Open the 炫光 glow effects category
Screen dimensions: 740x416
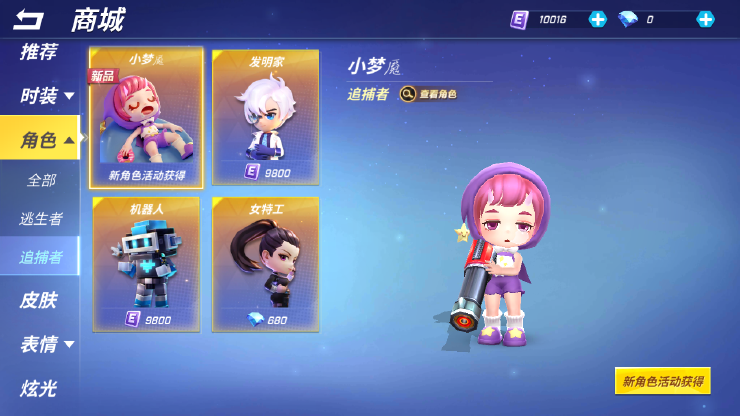pos(39,388)
